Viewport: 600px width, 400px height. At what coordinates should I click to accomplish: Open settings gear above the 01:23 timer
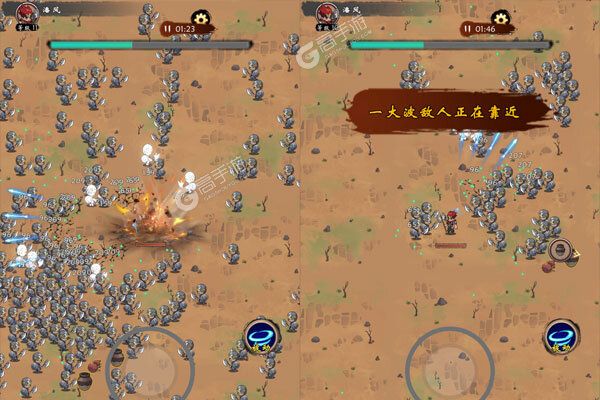[x=203, y=16]
